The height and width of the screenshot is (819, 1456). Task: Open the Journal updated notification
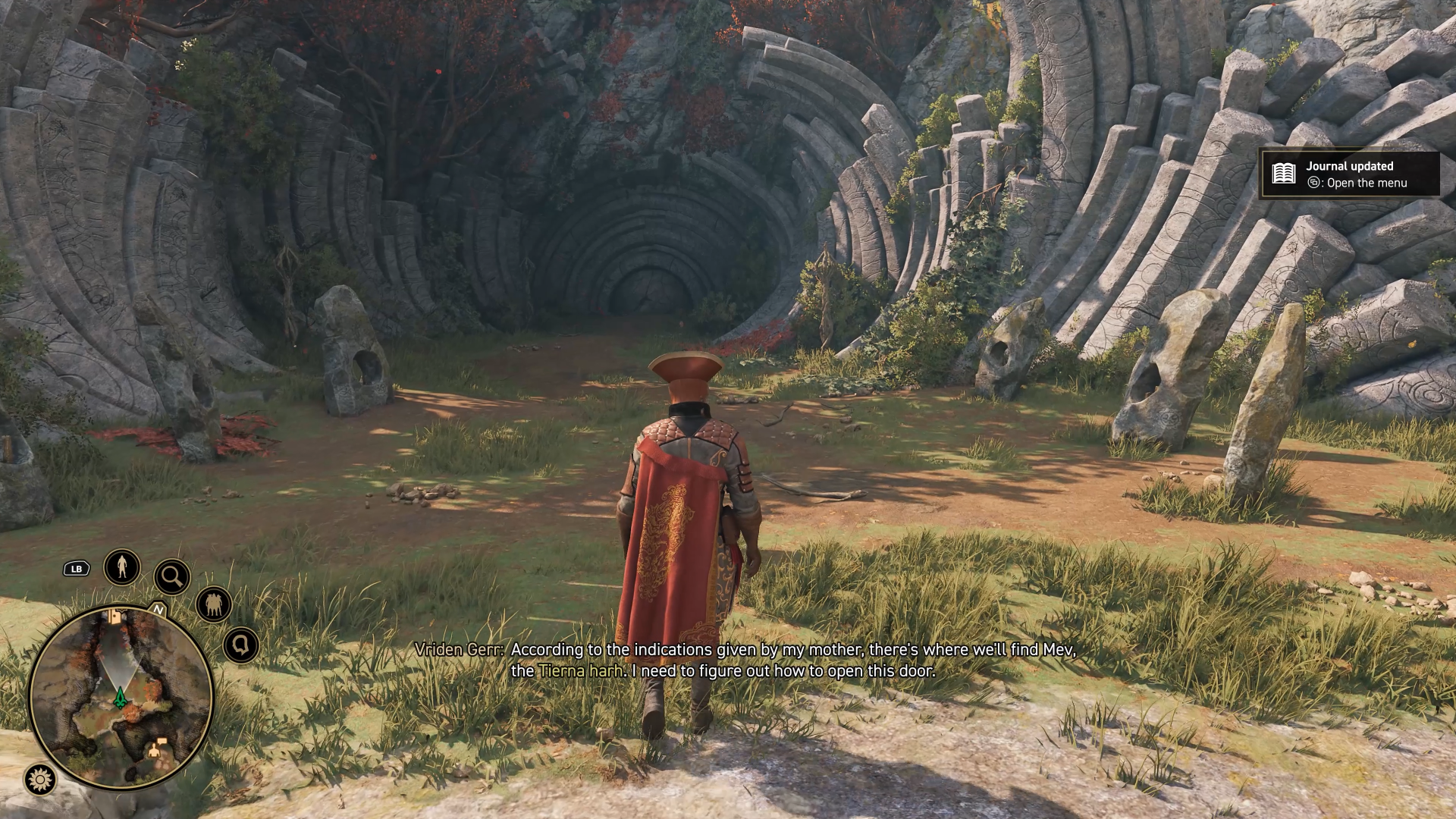(1350, 174)
